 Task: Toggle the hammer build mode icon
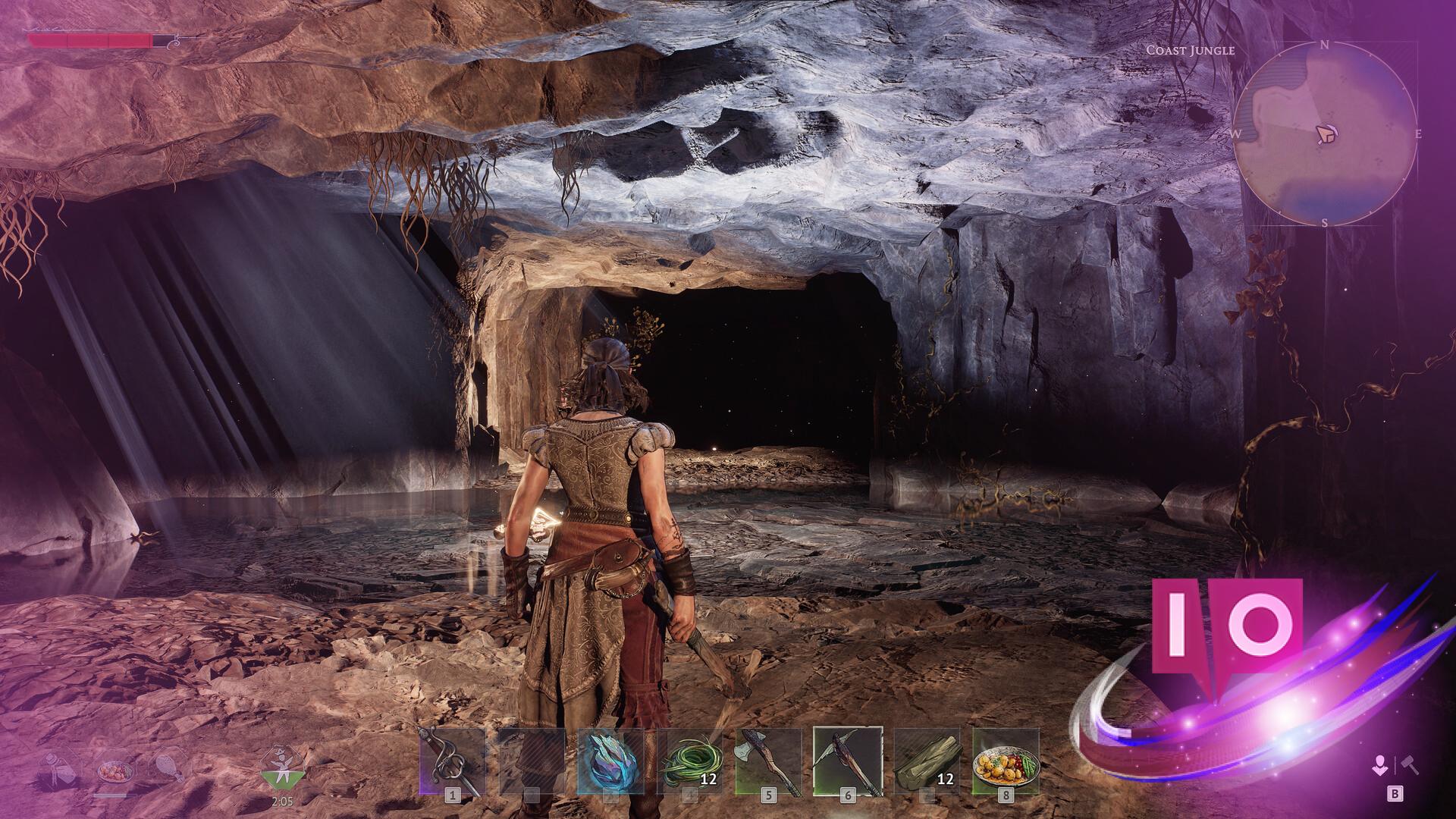(1410, 766)
